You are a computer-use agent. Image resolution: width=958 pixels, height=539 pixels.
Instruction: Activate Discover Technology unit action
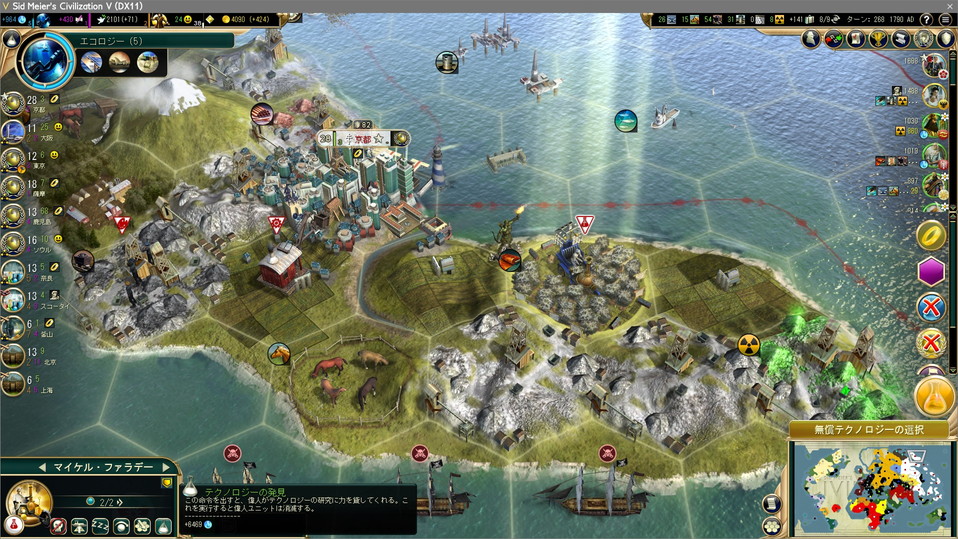[x=162, y=525]
